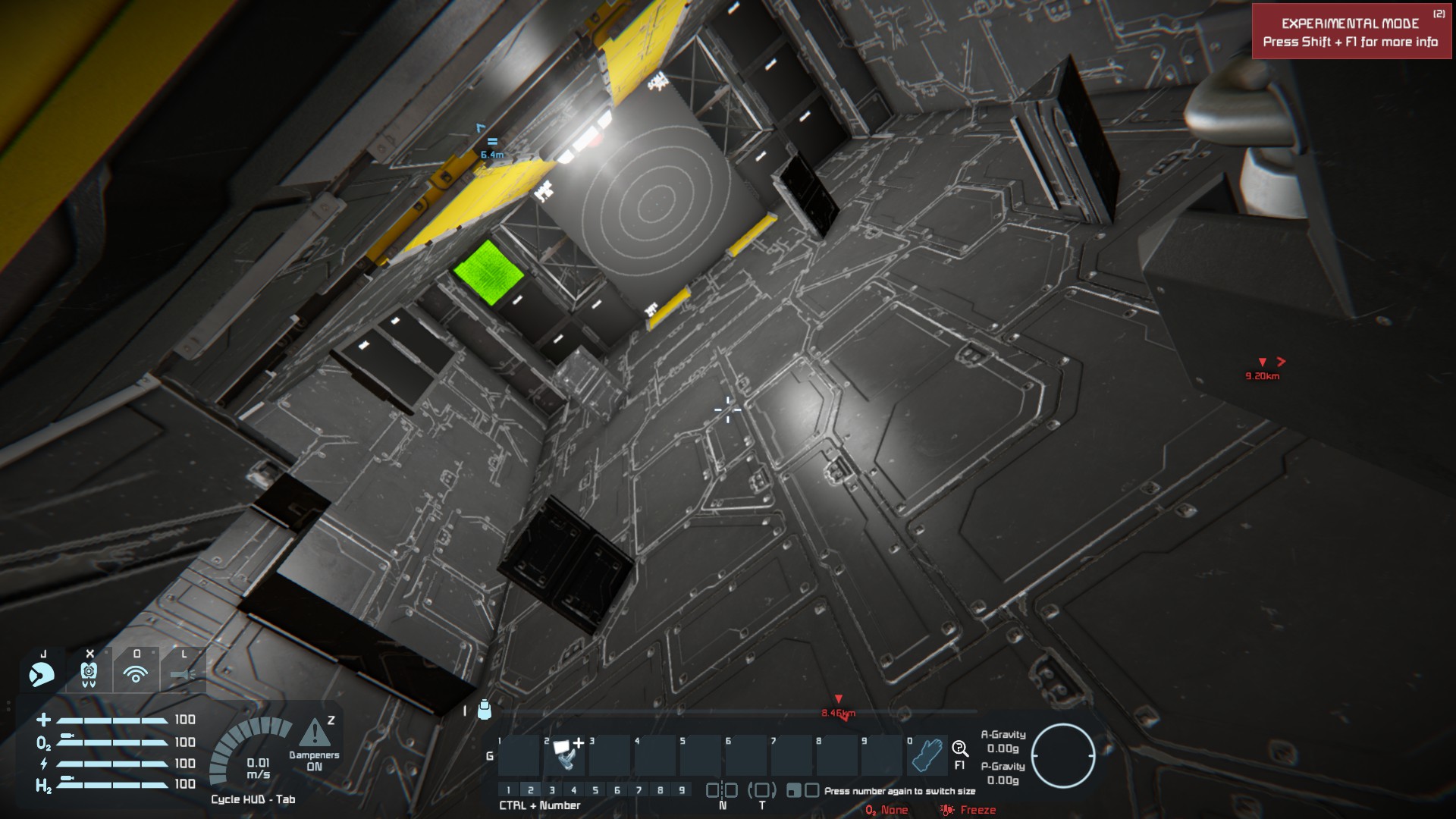Switch to toolbar page 5
This screenshot has width=1456, height=819.
595,790
